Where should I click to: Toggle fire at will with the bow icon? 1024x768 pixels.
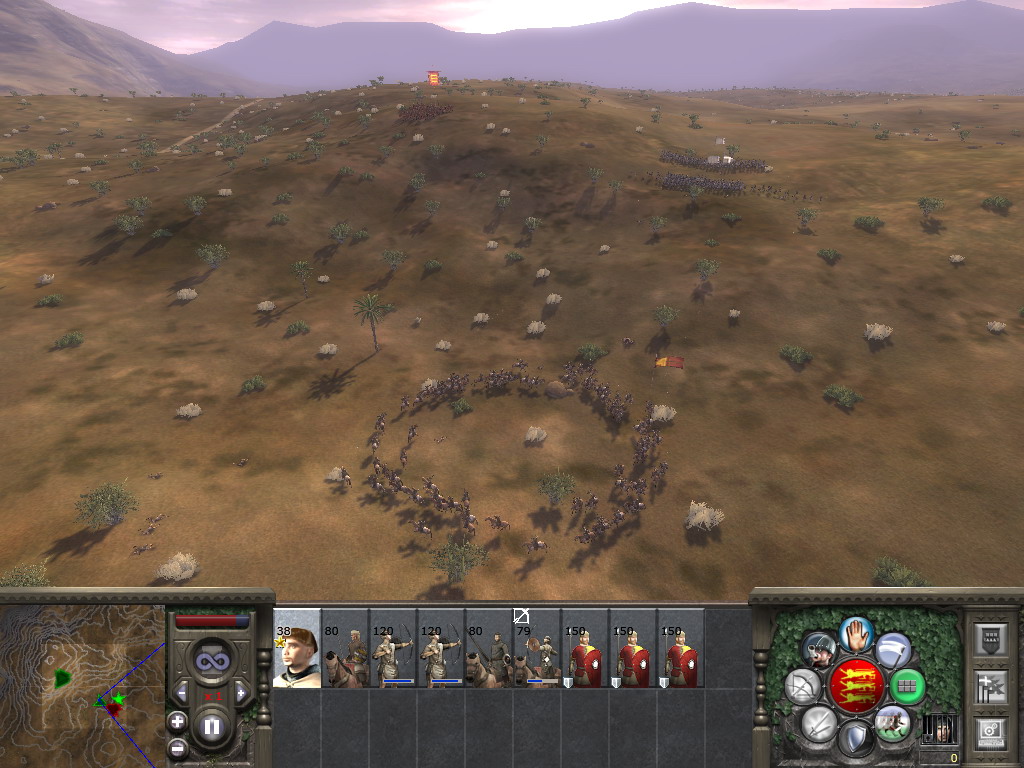(x=803, y=686)
